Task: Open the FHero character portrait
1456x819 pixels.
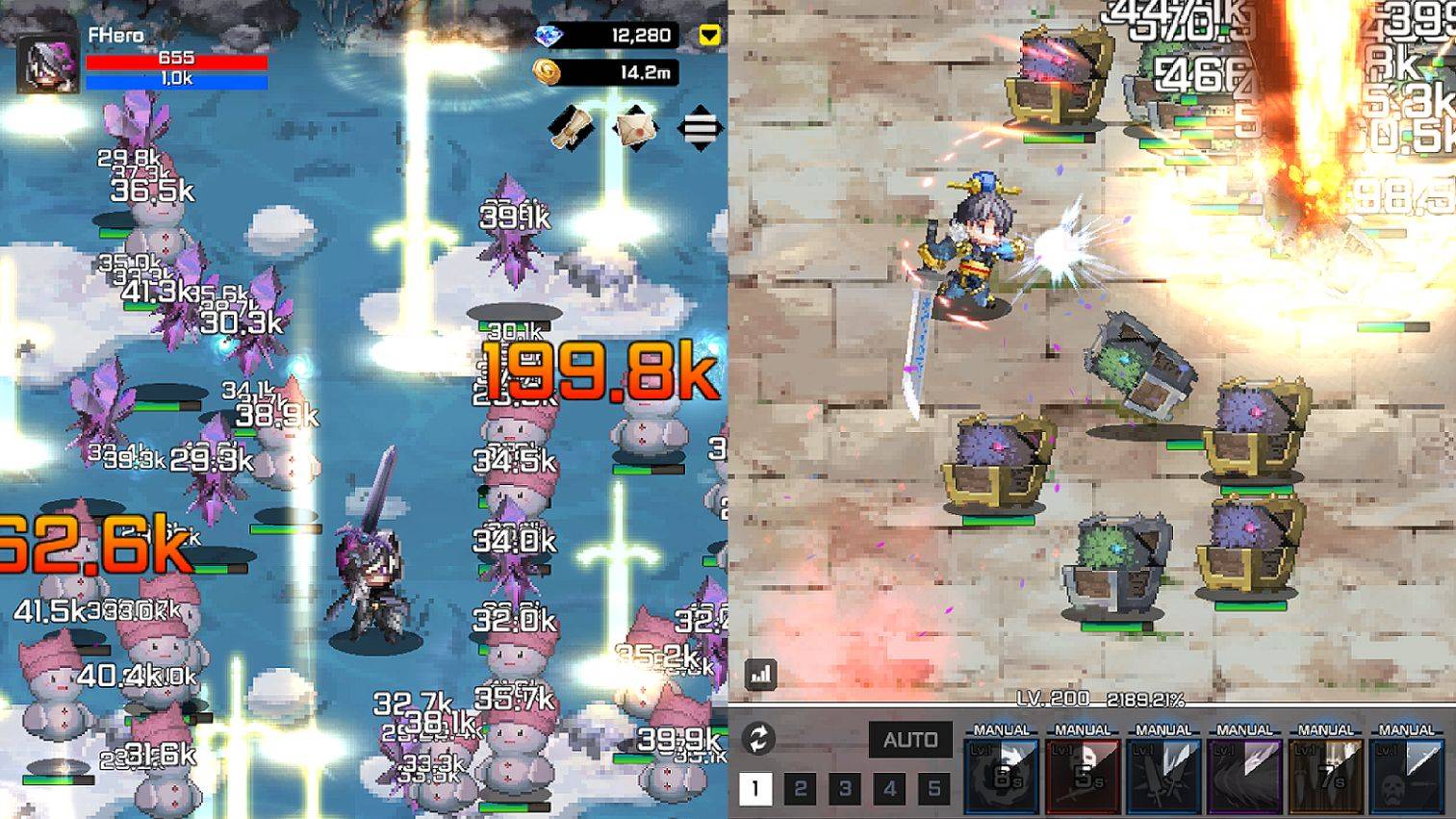Action: tap(48, 63)
